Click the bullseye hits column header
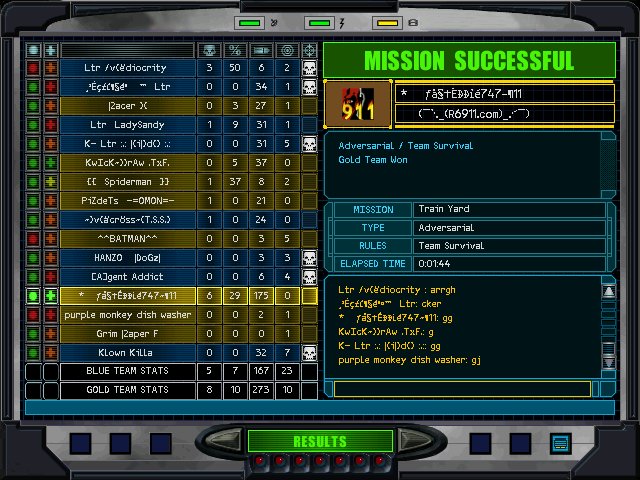Image resolution: width=640 pixels, height=480 pixels. pyautogui.click(x=287, y=49)
